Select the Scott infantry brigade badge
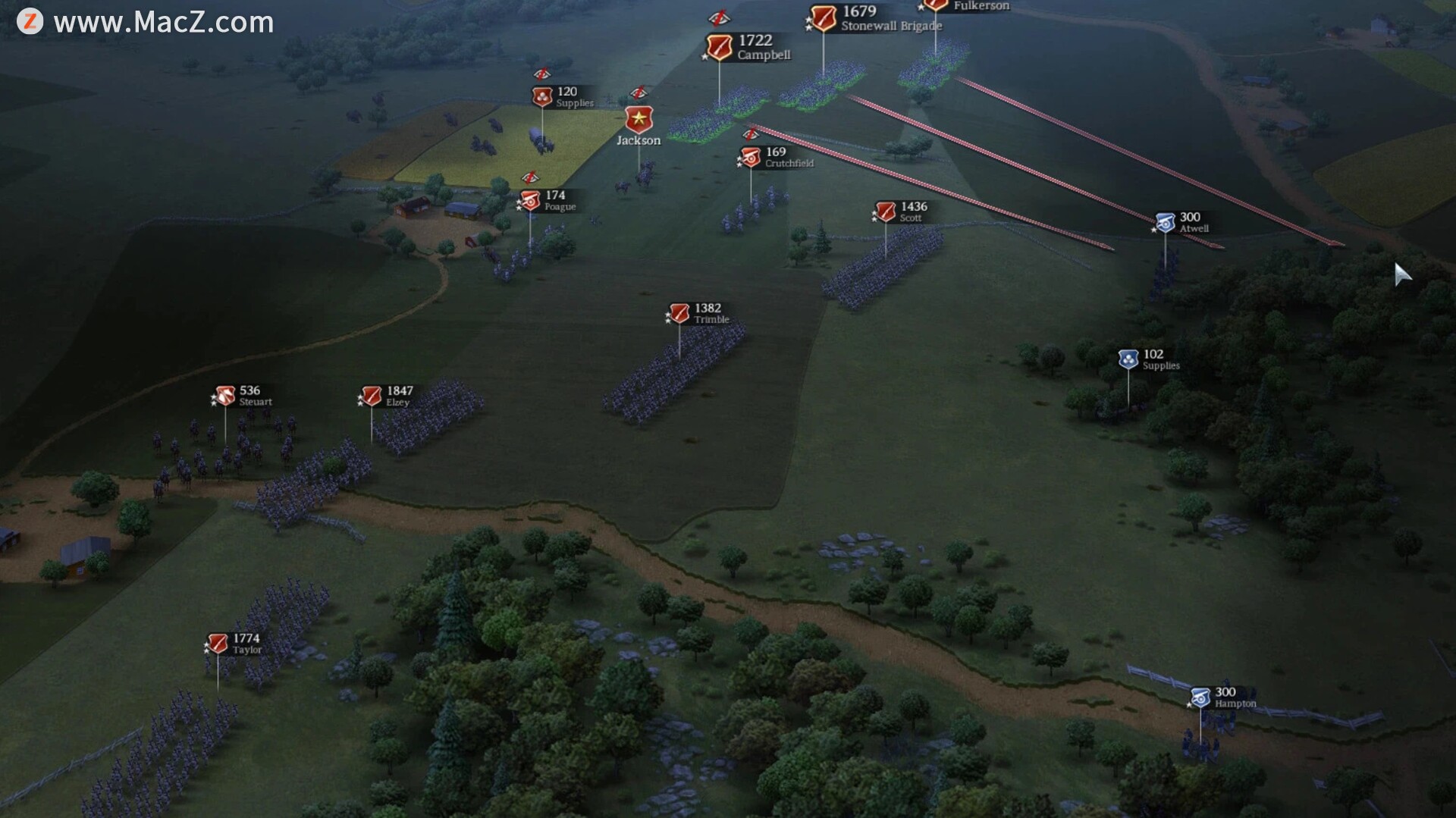This screenshot has width=1456, height=818. 886,212
